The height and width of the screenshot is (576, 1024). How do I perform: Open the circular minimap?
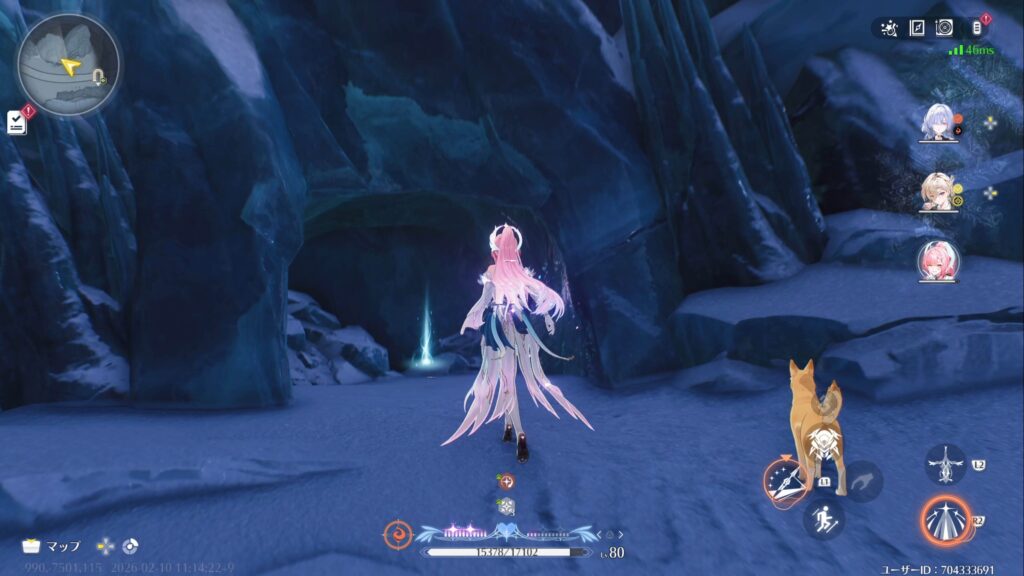click(x=67, y=63)
